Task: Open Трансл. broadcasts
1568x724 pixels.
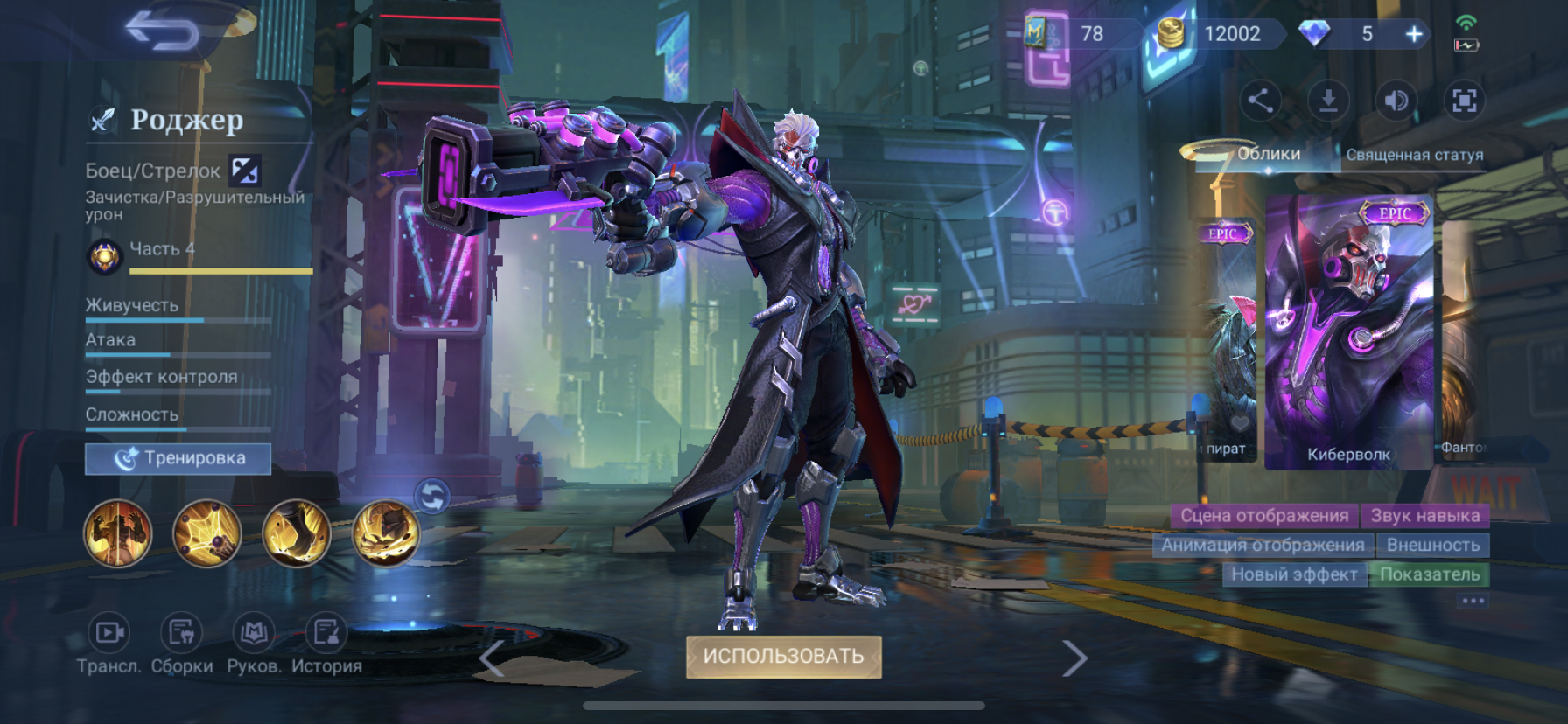Action: point(108,645)
